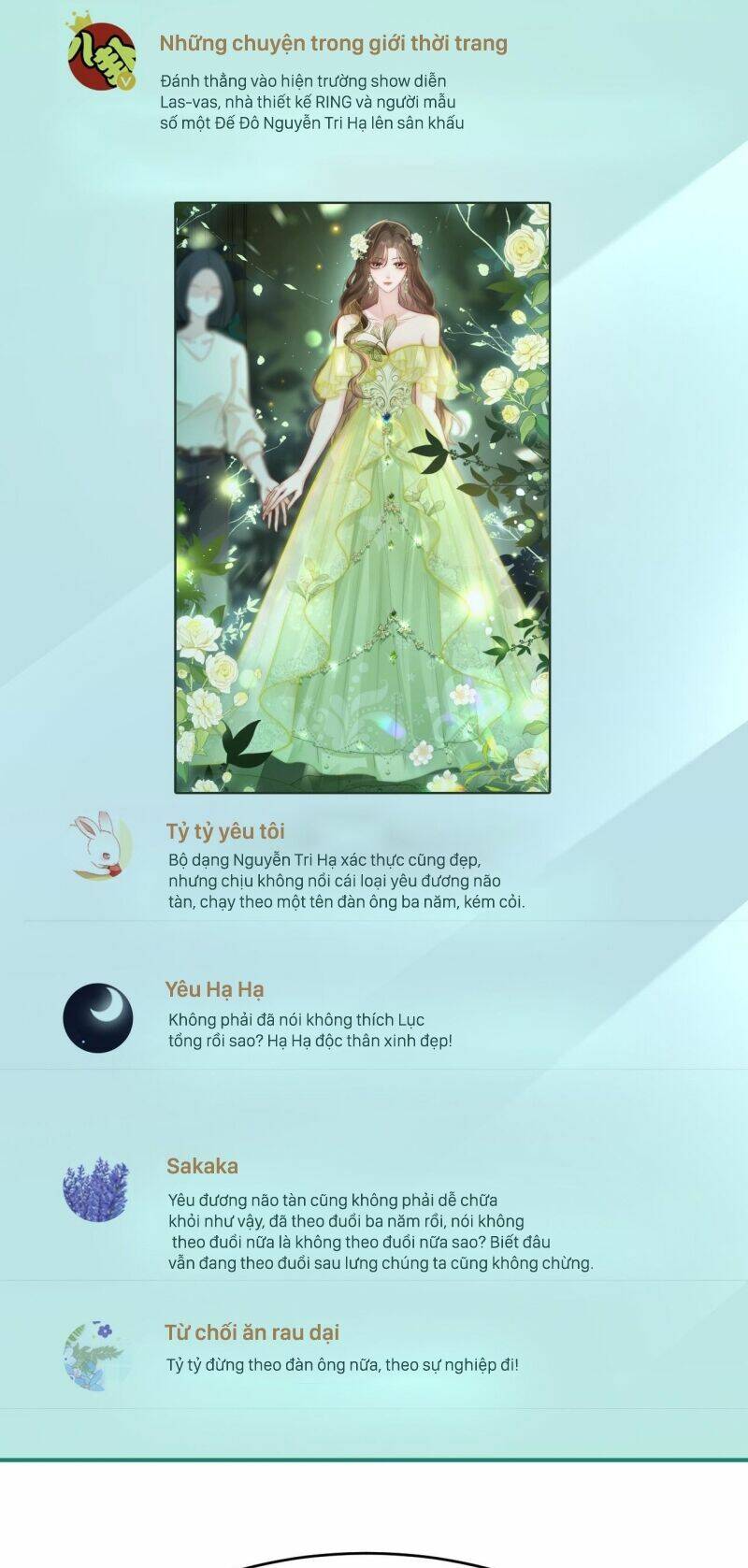
Task: Open the "Những chuyện trong giới thời trang" account name
Action: [333, 43]
